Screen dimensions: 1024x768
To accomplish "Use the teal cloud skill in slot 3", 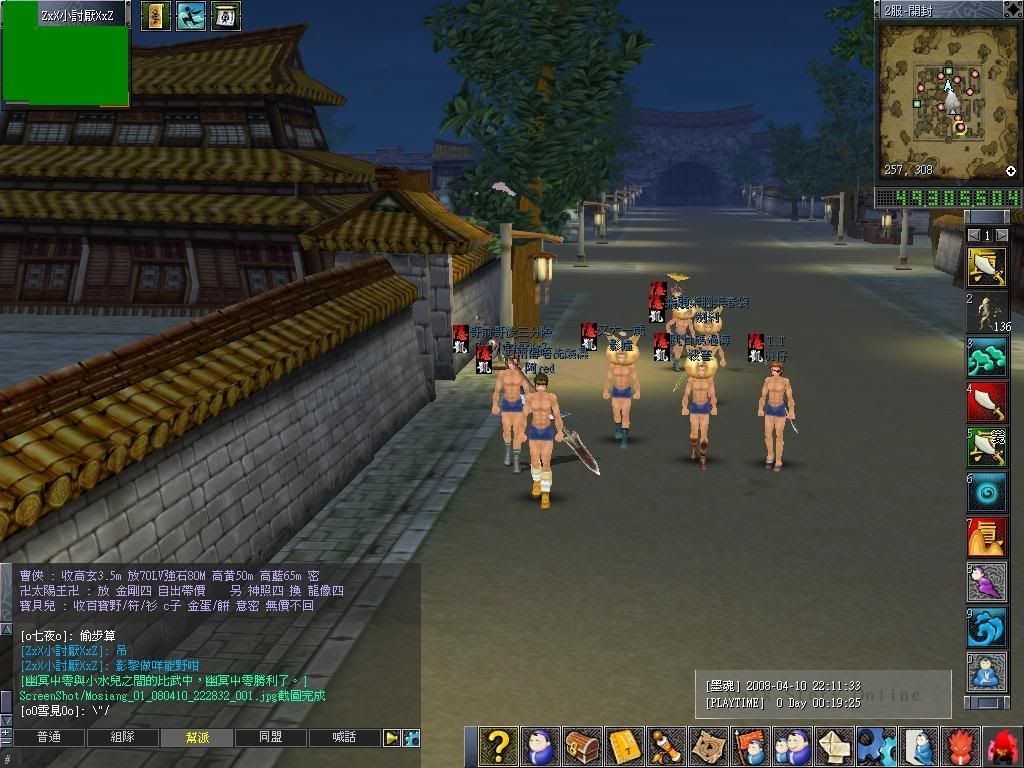I will (x=987, y=357).
